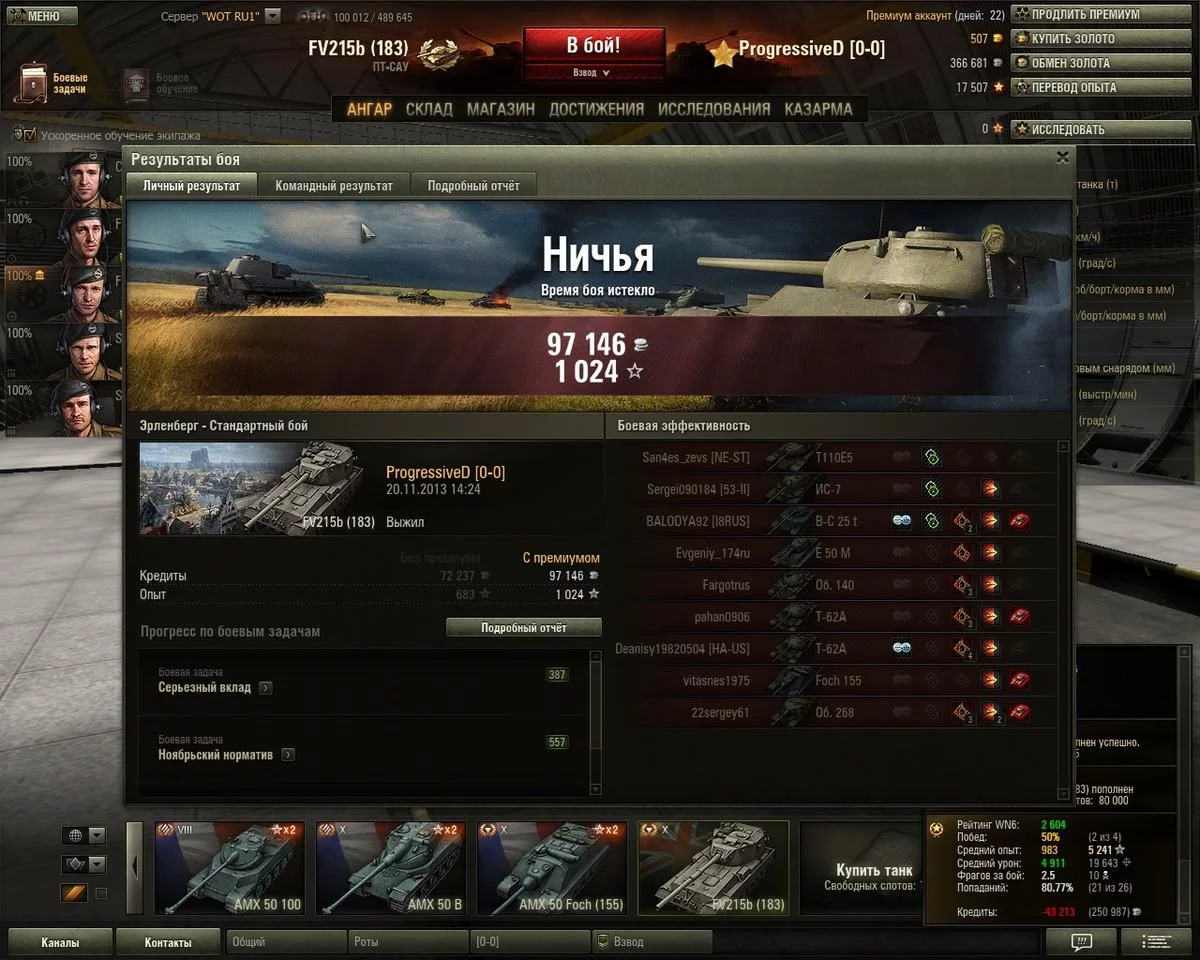
Task: Go to the КАЗАРМА section
Action: point(818,109)
